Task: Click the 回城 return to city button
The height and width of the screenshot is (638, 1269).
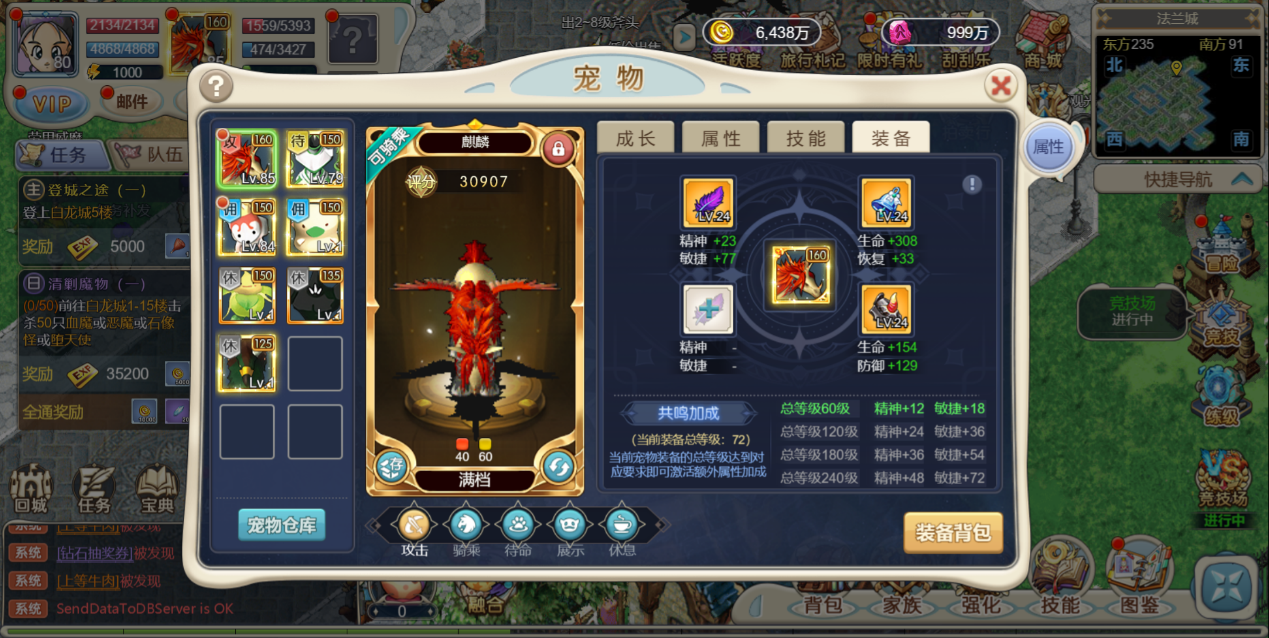Action: (x=31, y=490)
